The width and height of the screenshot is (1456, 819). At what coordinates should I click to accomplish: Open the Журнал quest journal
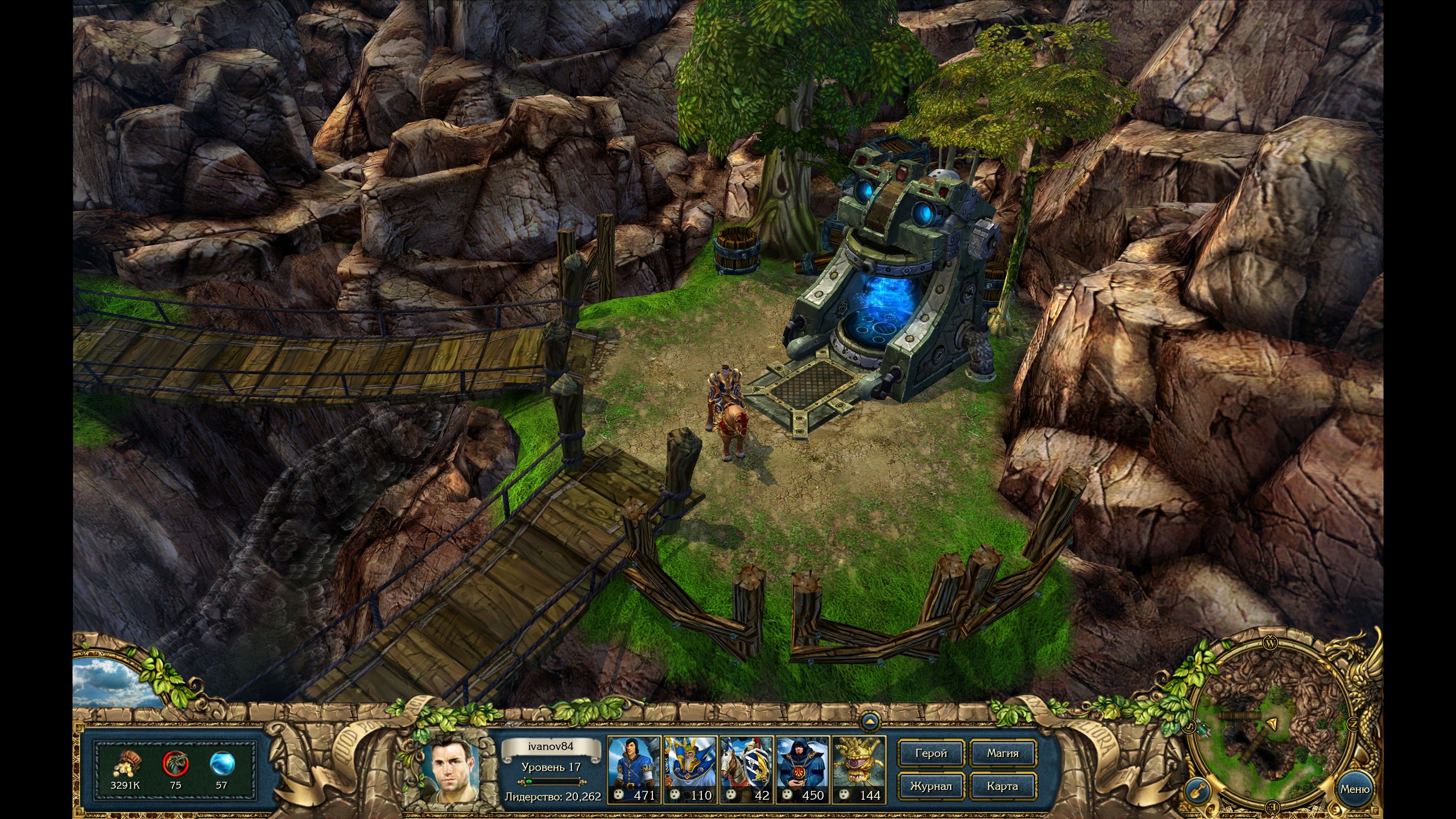click(x=931, y=786)
